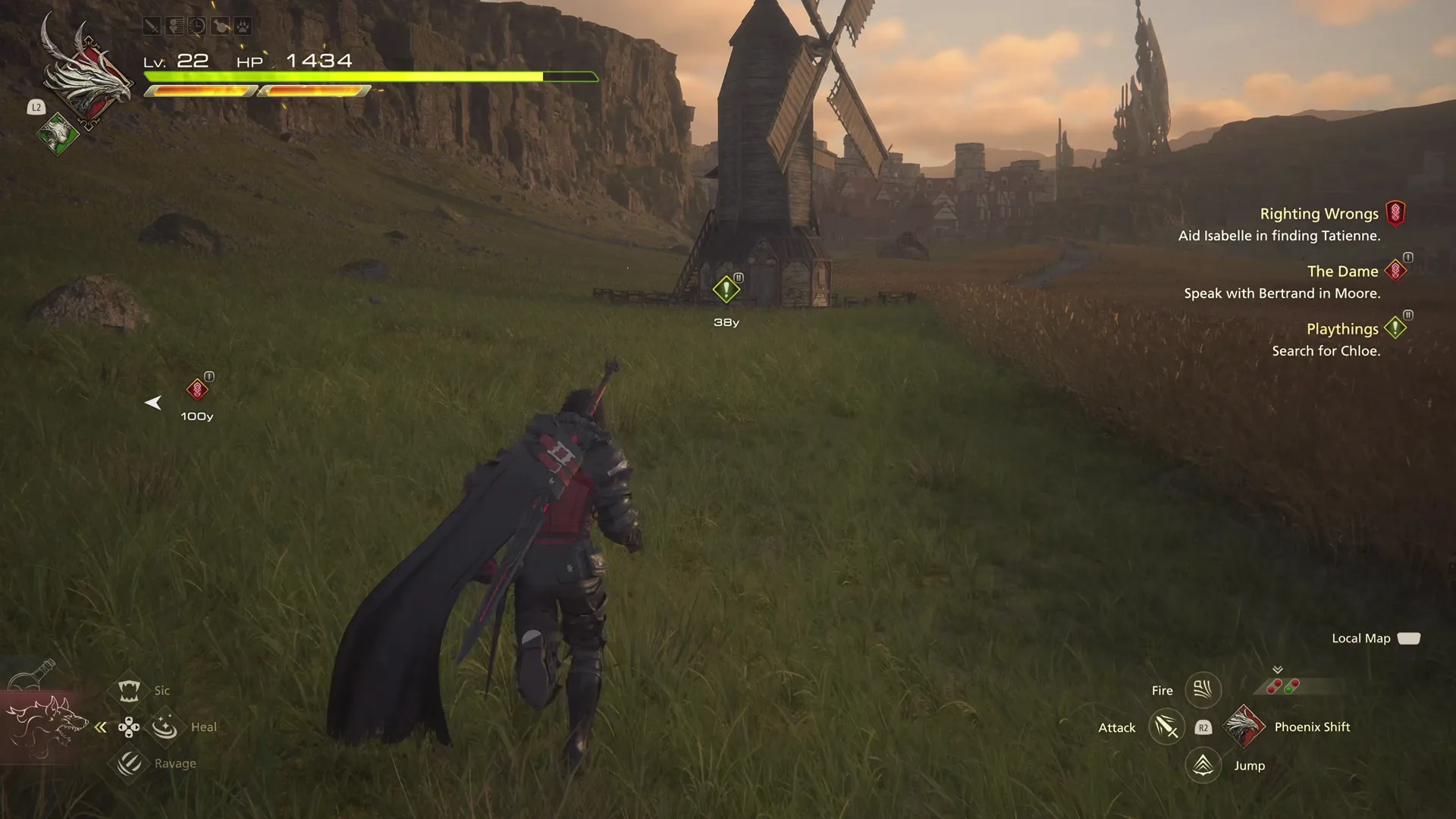Click the Attack sword icon
The height and width of the screenshot is (819, 1456).
(1166, 726)
